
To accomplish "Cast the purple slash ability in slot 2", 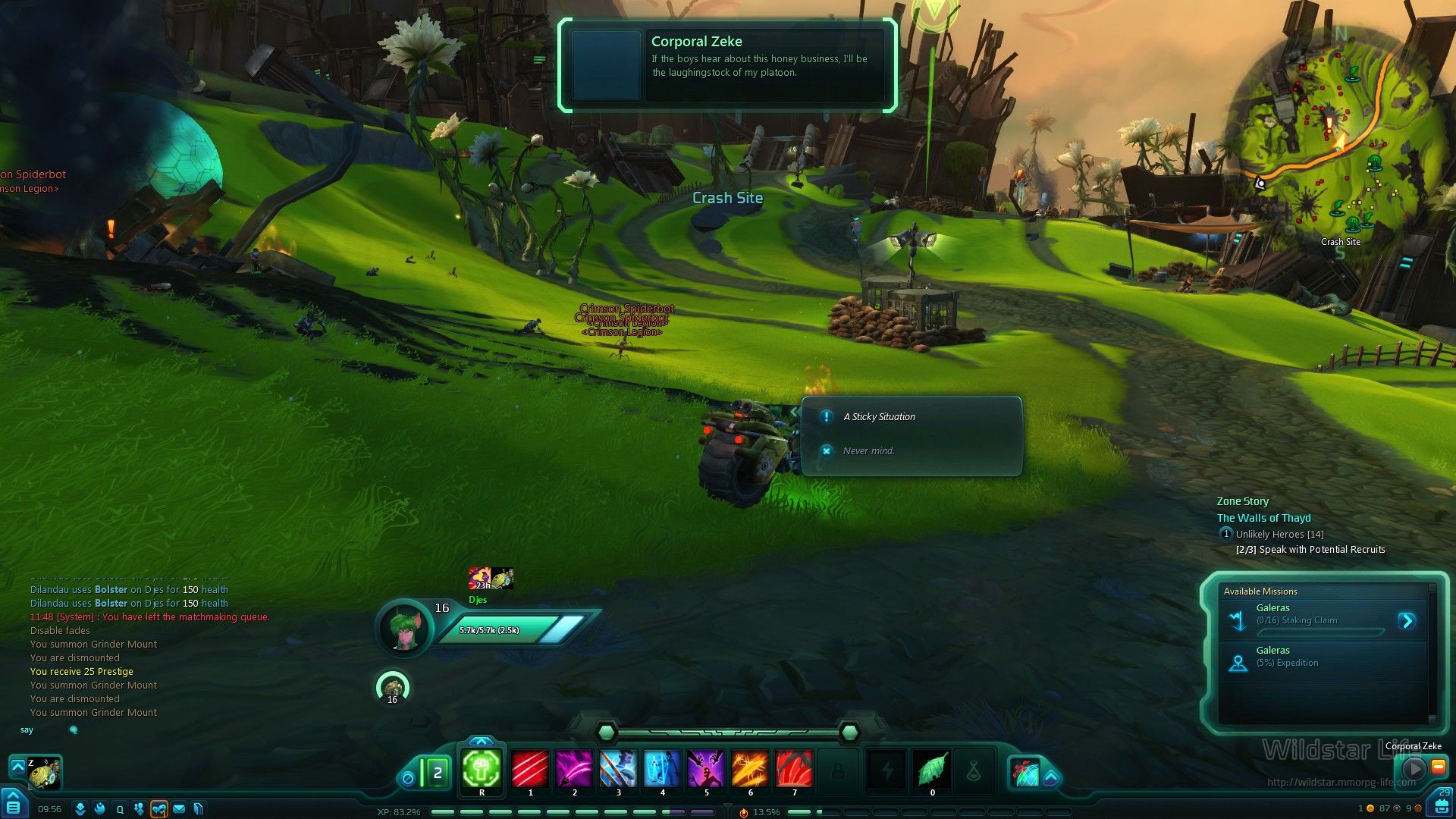I will (574, 769).
